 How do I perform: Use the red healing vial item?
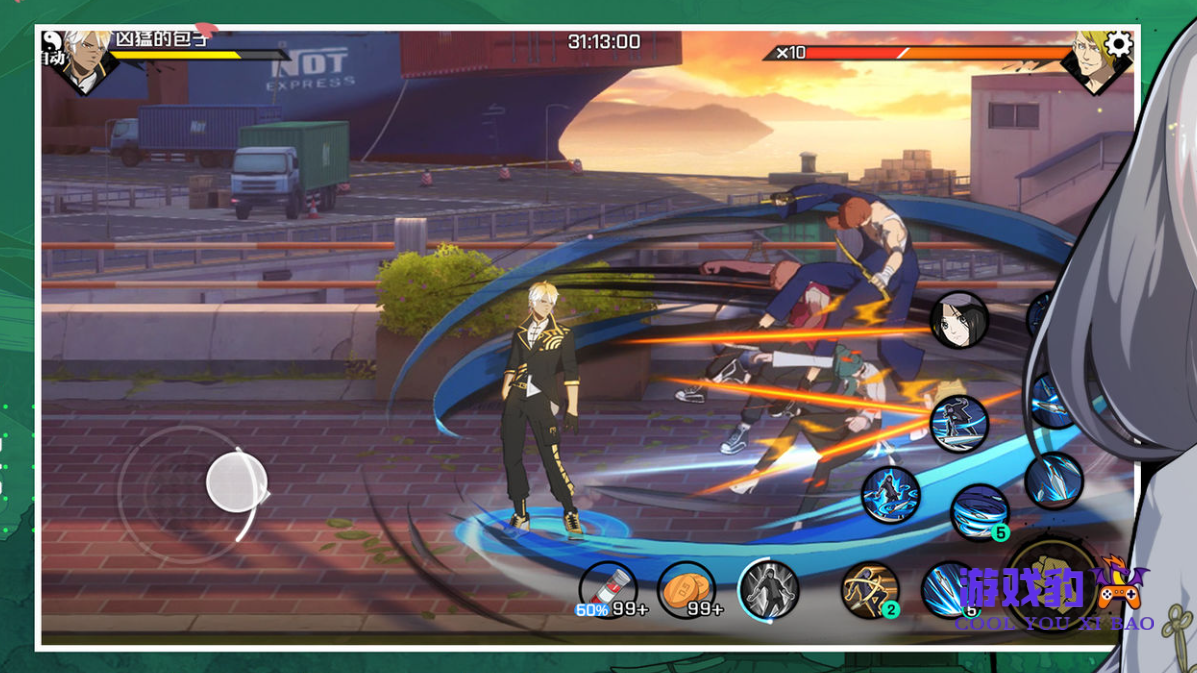[607, 588]
